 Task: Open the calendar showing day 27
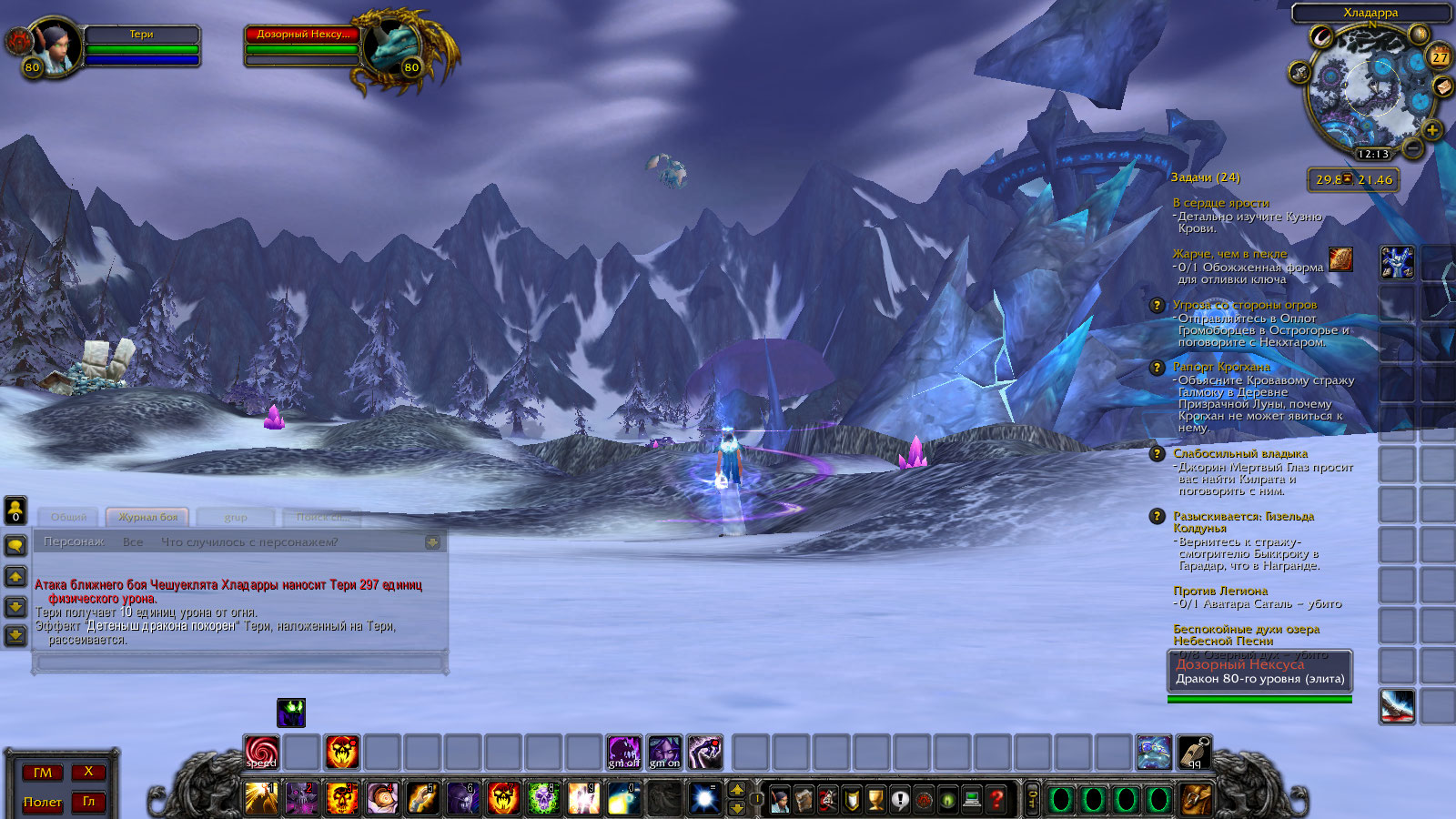[1440, 56]
